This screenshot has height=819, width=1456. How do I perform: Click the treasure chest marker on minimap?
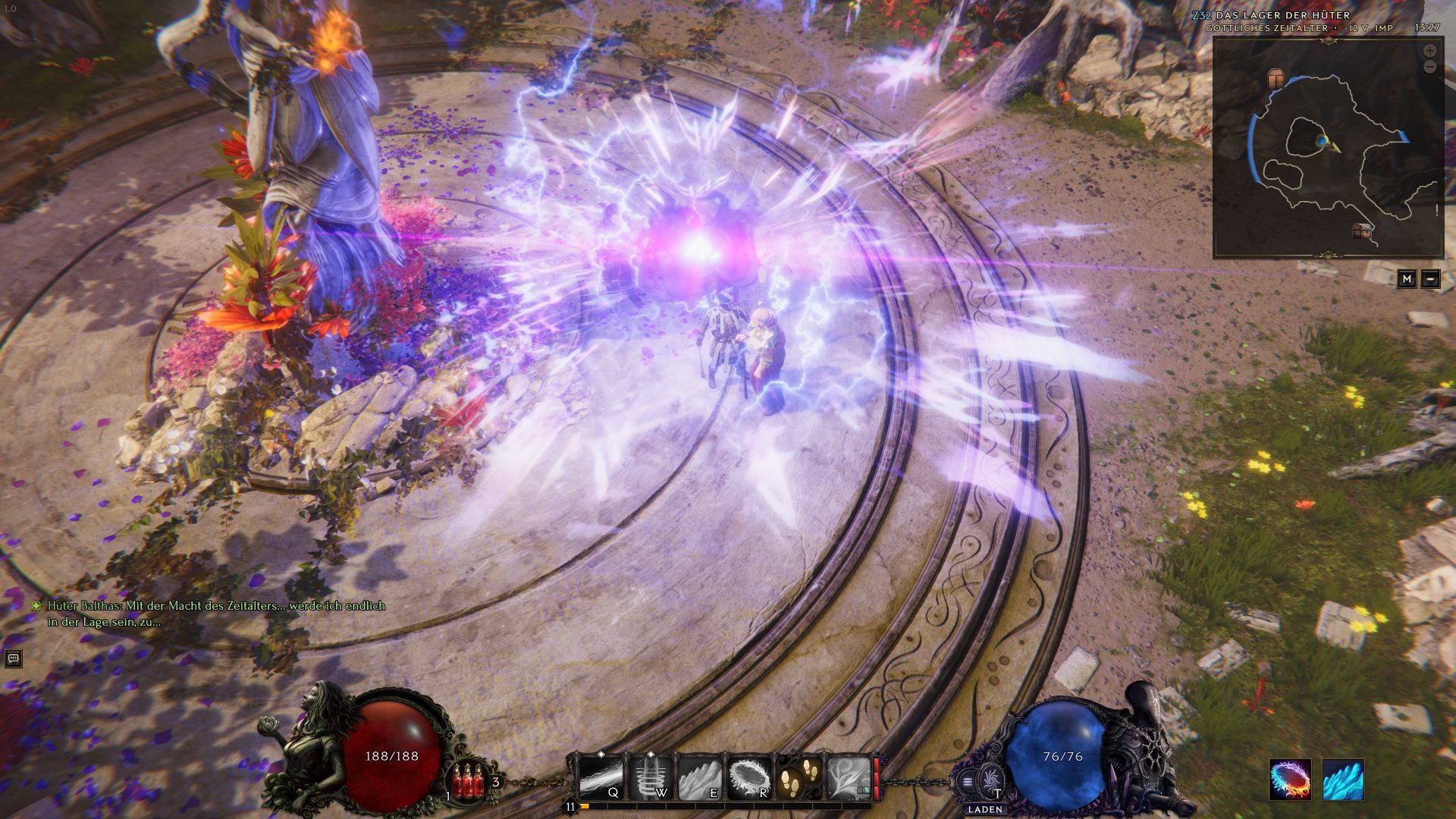pyautogui.click(x=1362, y=231)
